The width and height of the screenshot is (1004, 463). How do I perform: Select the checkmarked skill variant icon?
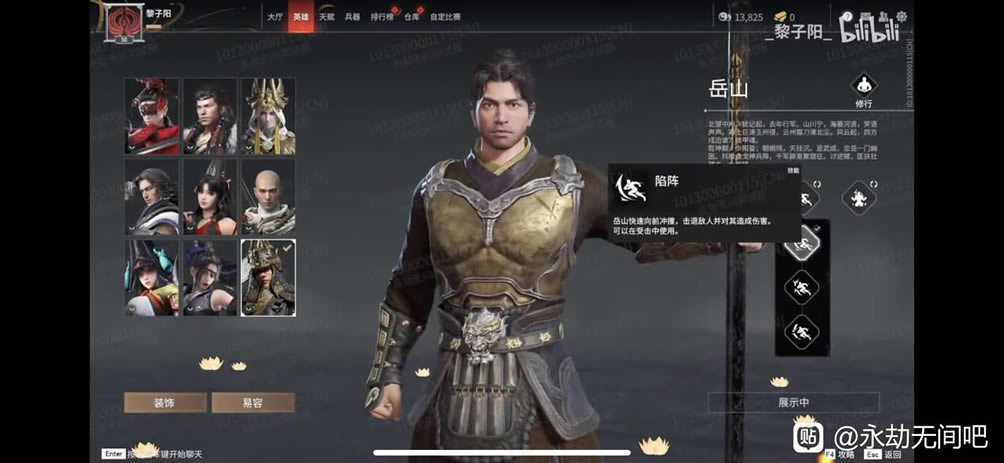(x=801, y=246)
